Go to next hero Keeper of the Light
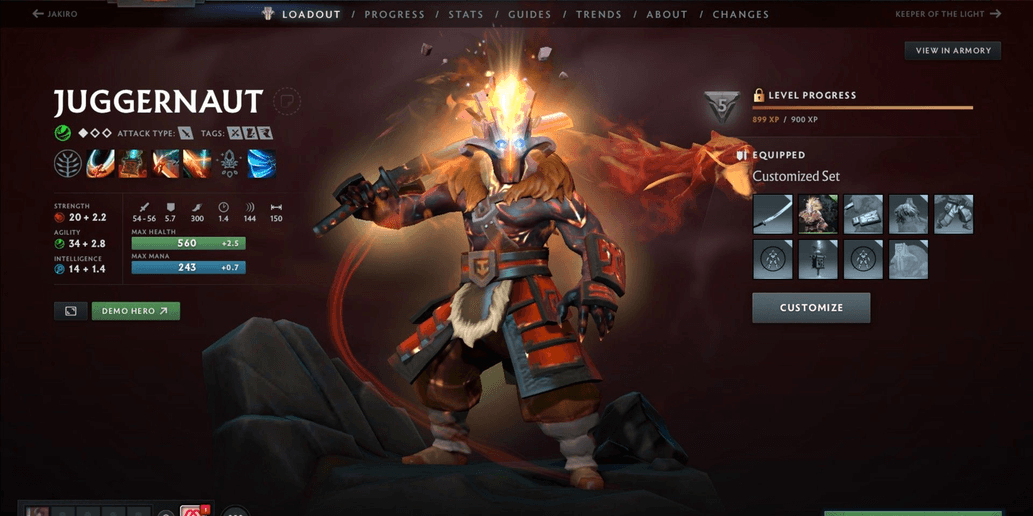Screen dimensions: 1033x516 pyautogui.click(x=948, y=14)
